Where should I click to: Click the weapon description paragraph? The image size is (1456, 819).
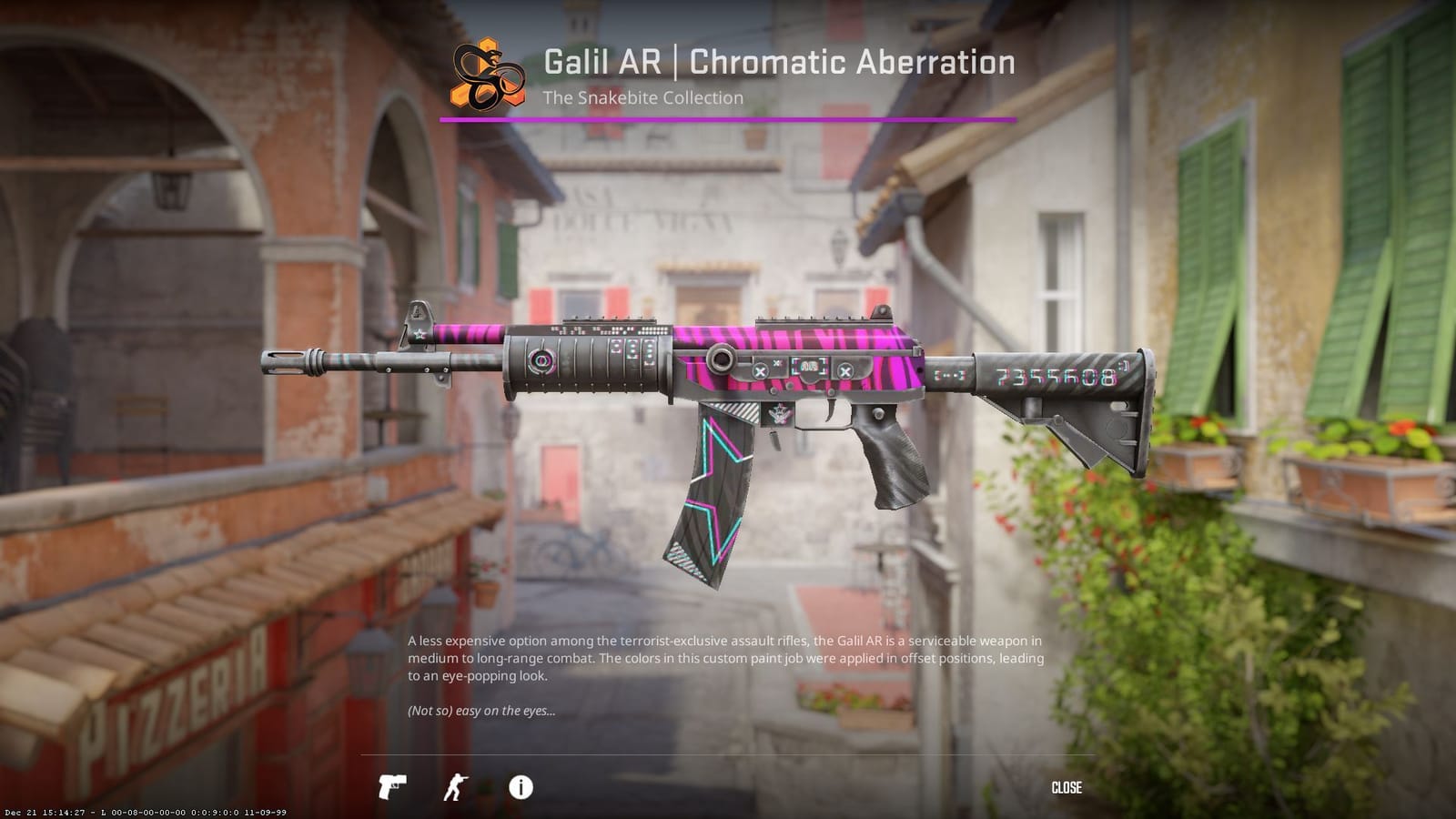tap(725, 658)
